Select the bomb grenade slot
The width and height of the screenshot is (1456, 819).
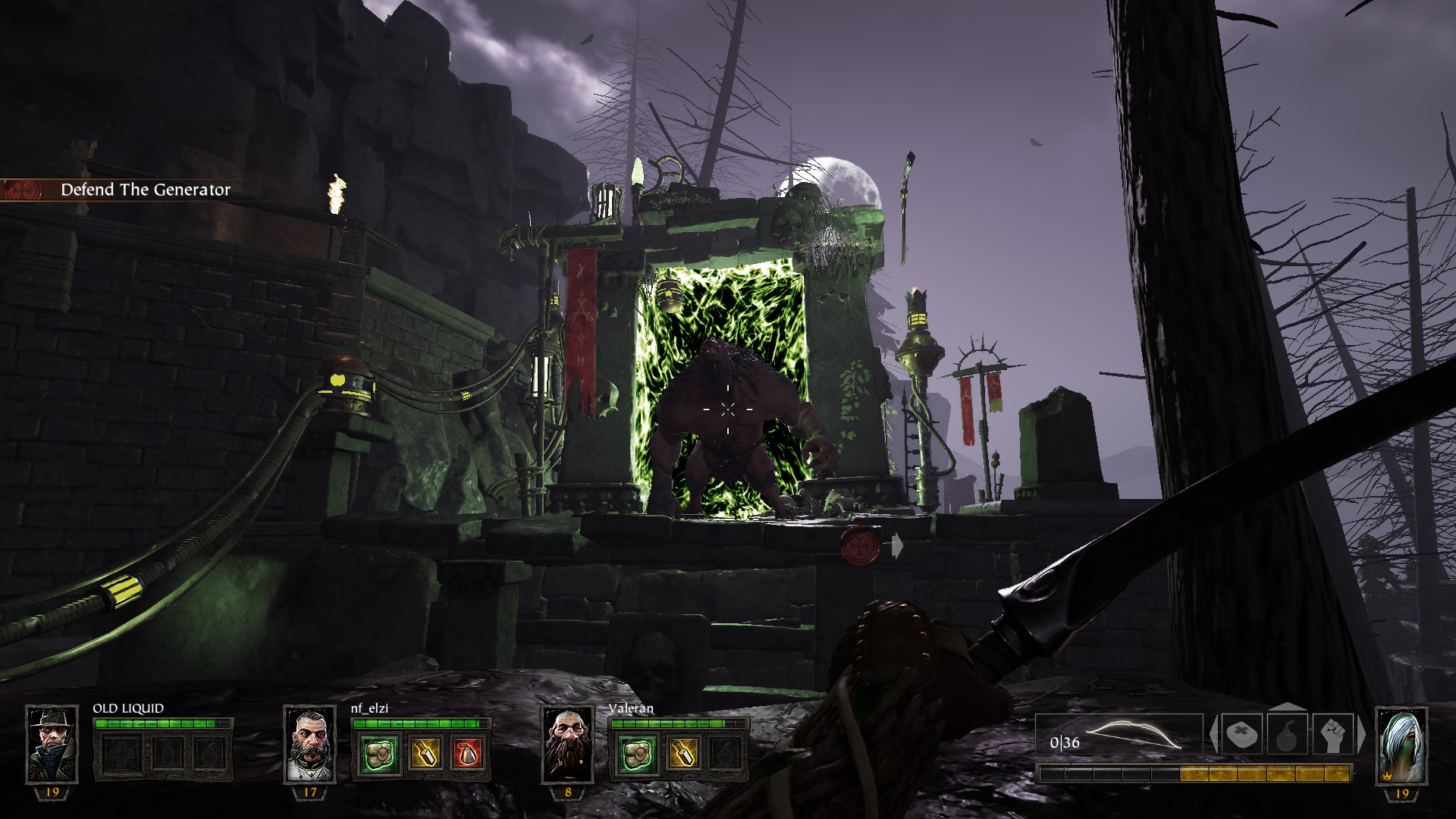(1287, 735)
